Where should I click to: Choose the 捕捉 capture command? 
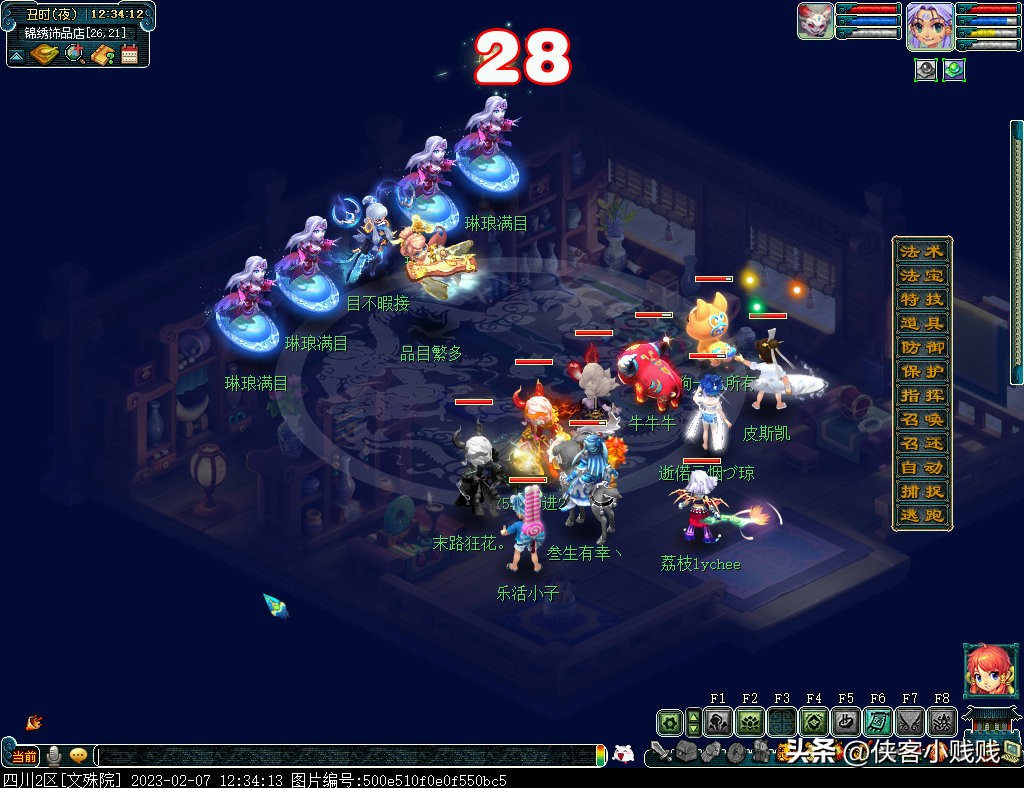921,491
